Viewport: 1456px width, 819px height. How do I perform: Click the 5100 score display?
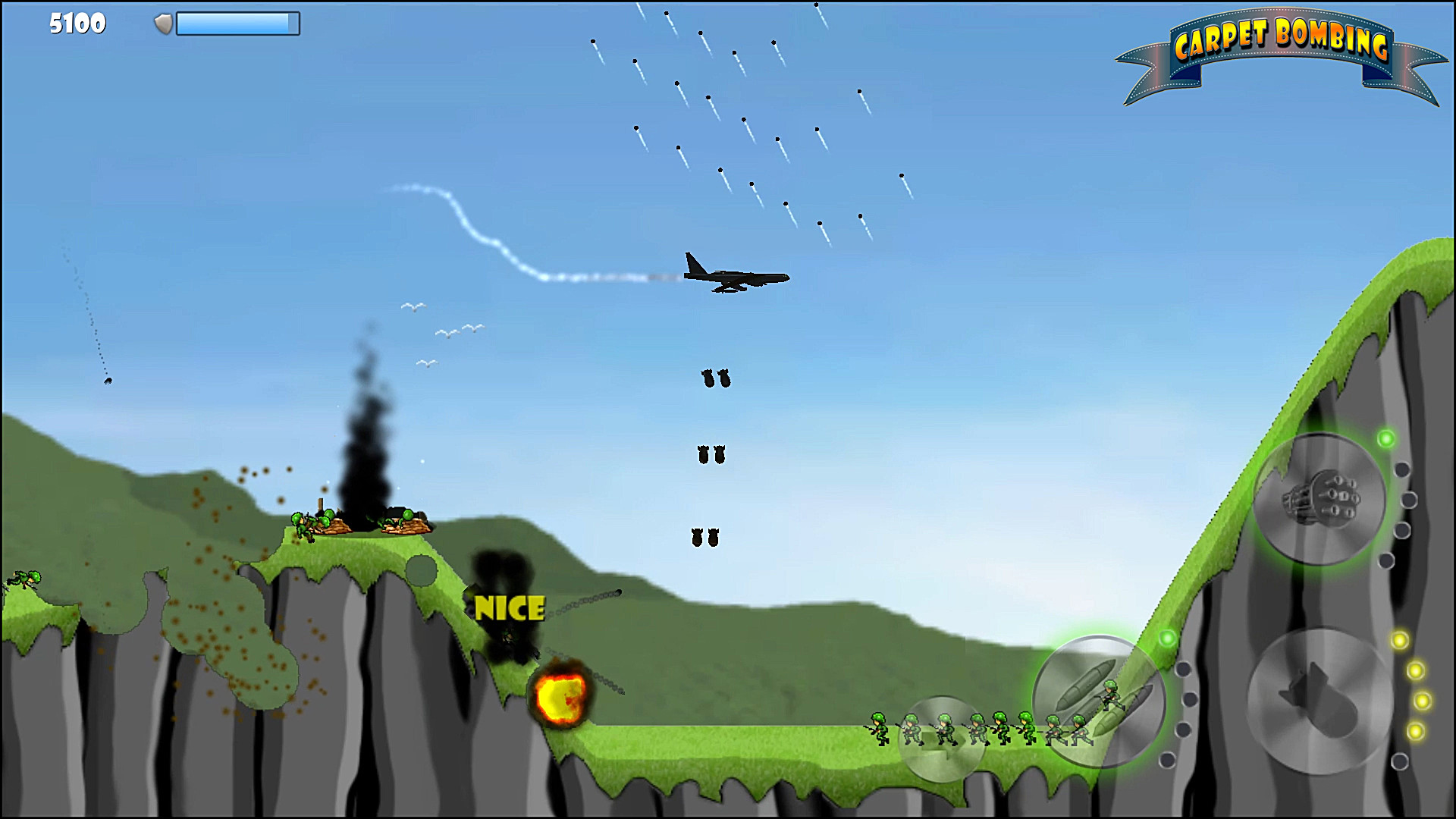[76, 24]
